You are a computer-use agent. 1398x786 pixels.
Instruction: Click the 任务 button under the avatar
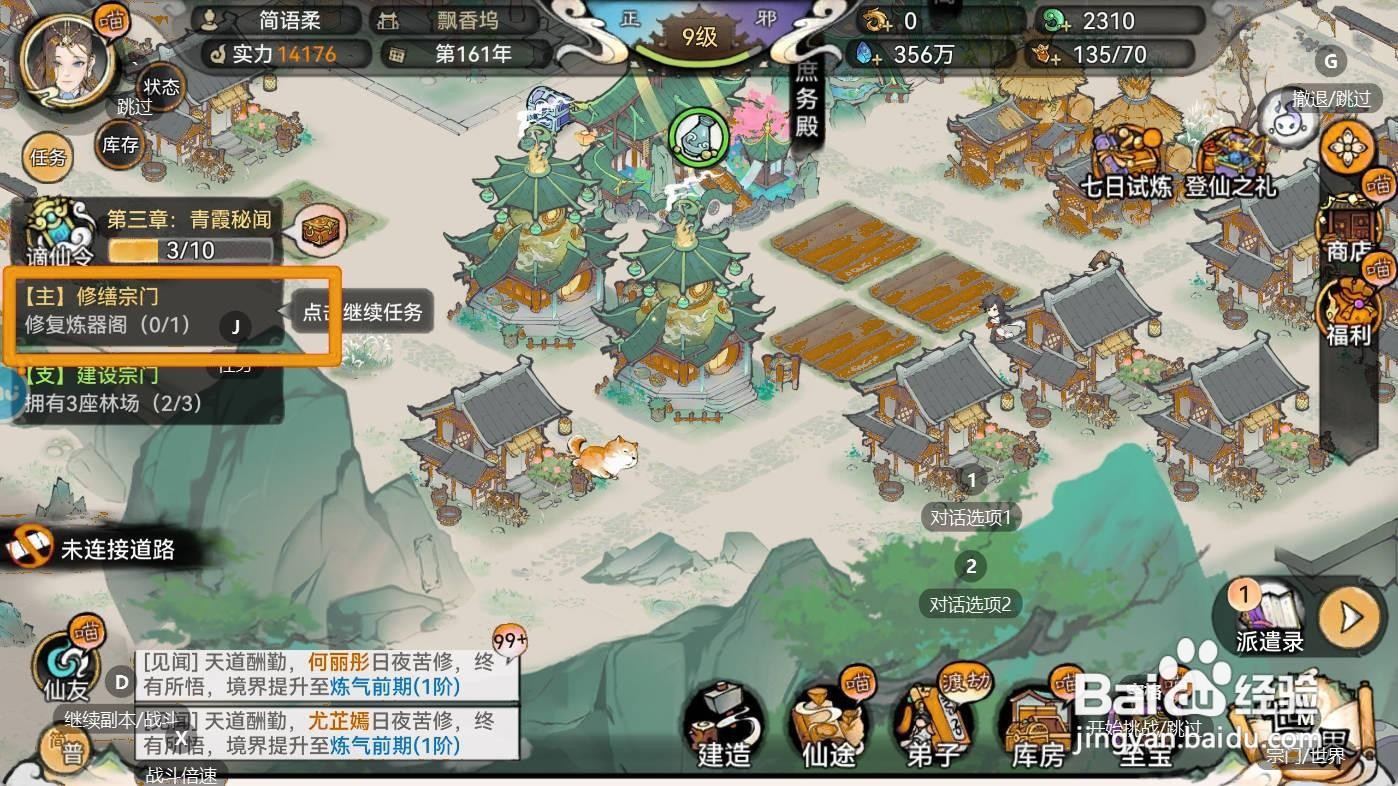(x=47, y=158)
